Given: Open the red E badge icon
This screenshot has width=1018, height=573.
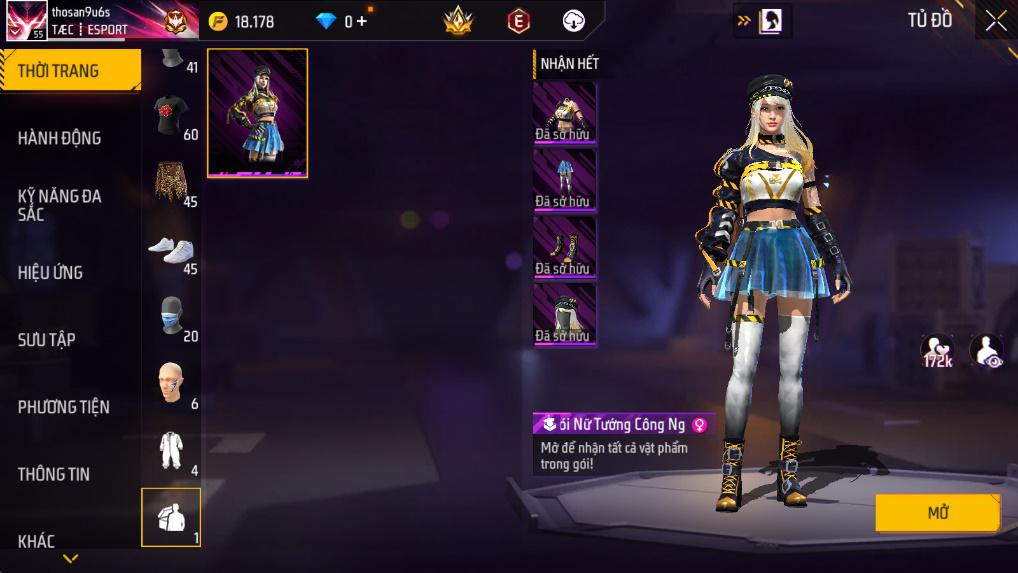Looking at the screenshot, I should (x=518, y=21).
